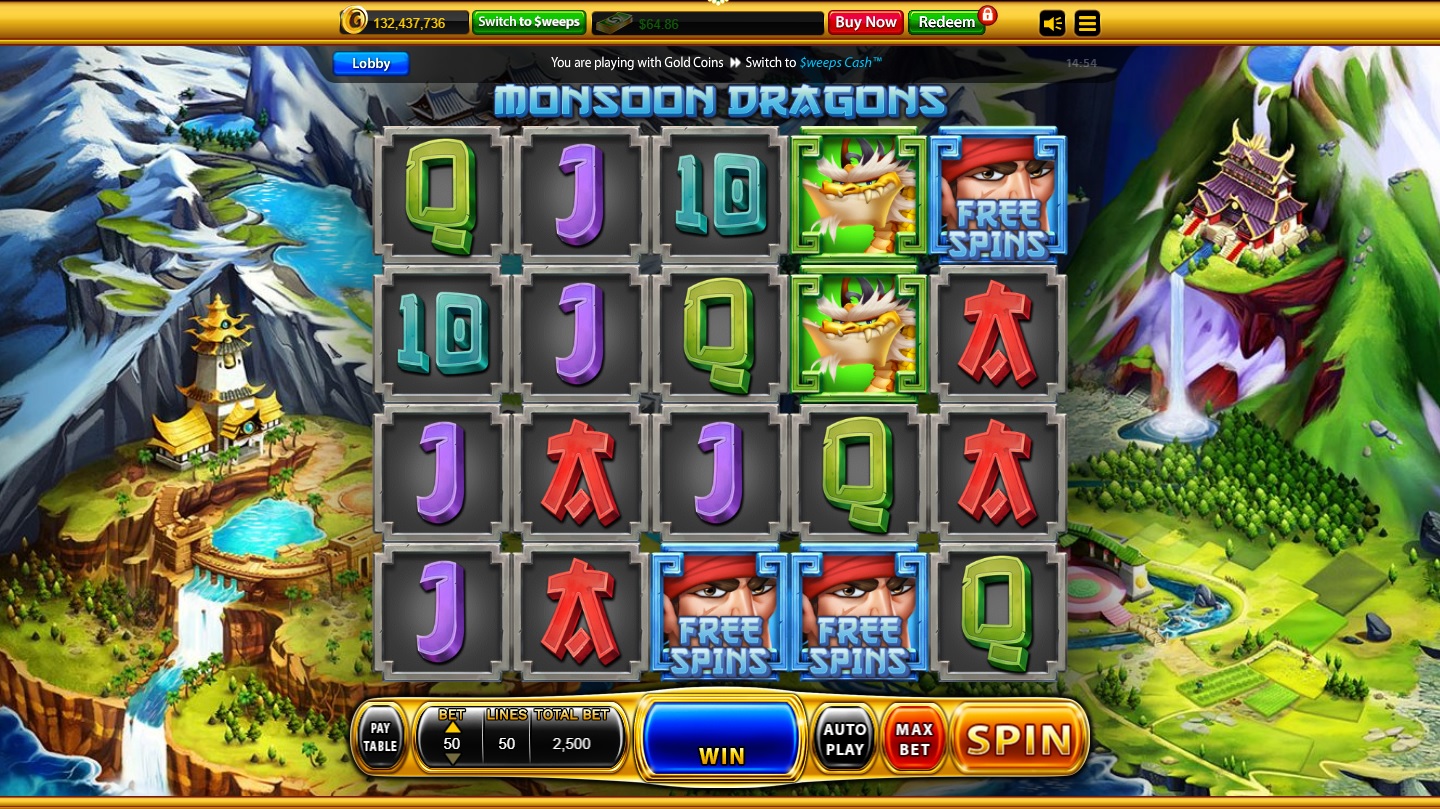Mute the game sound via speaker icon

coord(1052,23)
